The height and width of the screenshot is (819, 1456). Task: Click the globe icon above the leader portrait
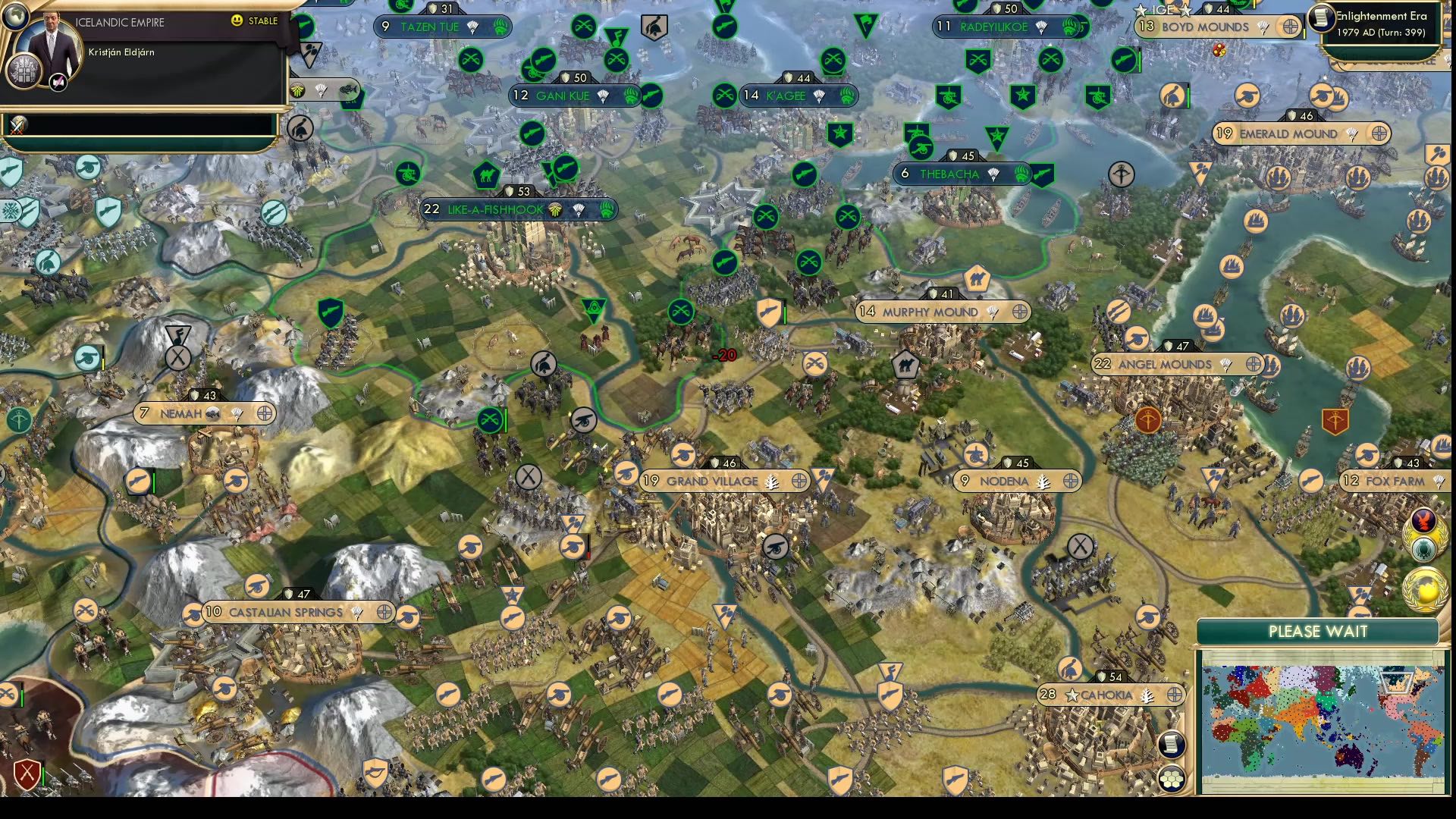tap(14, 14)
